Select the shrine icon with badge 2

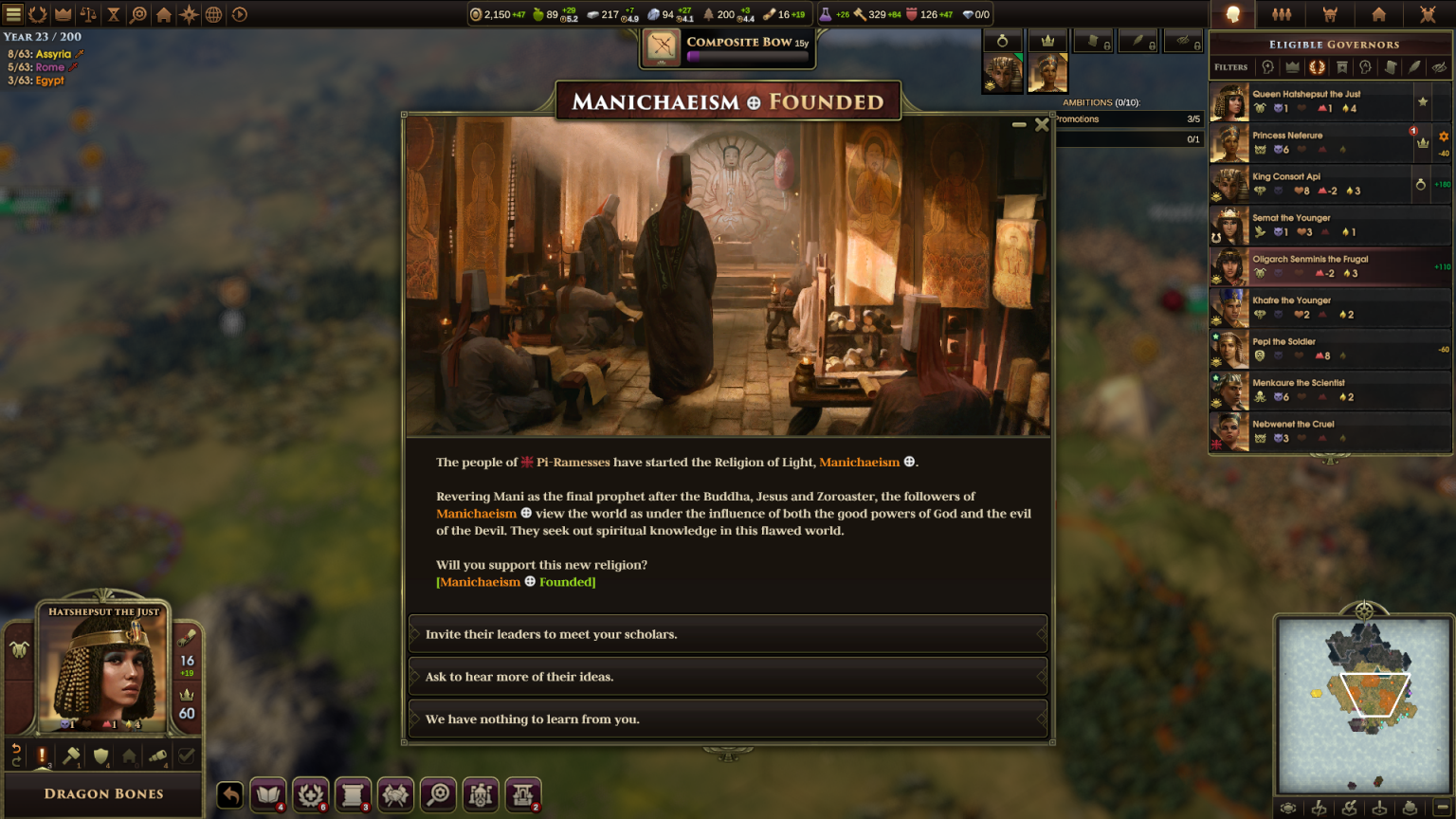[522, 795]
